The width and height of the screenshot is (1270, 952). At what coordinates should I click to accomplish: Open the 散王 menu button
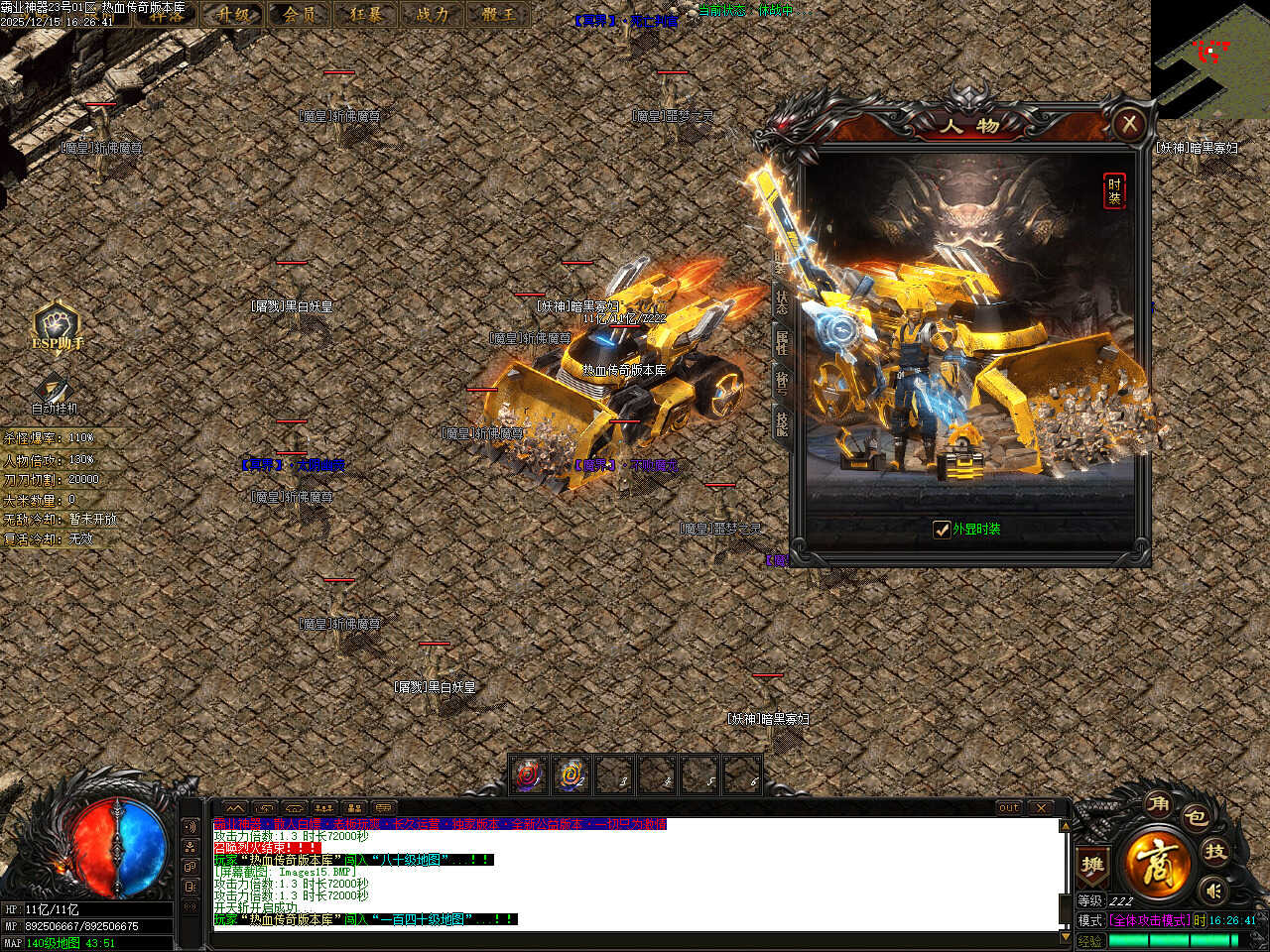click(x=499, y=14)
